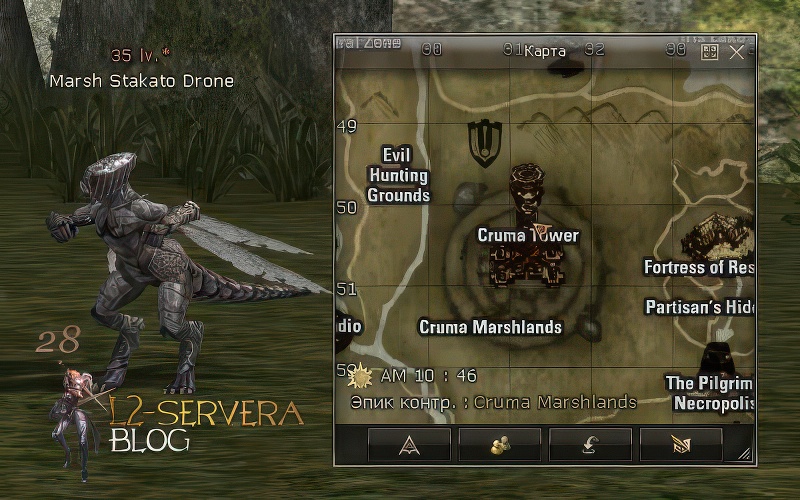The width and height of the screenshot is (800, 500).
Task: Click the map window size toggle icon
Action: click(x=711, y=52)
